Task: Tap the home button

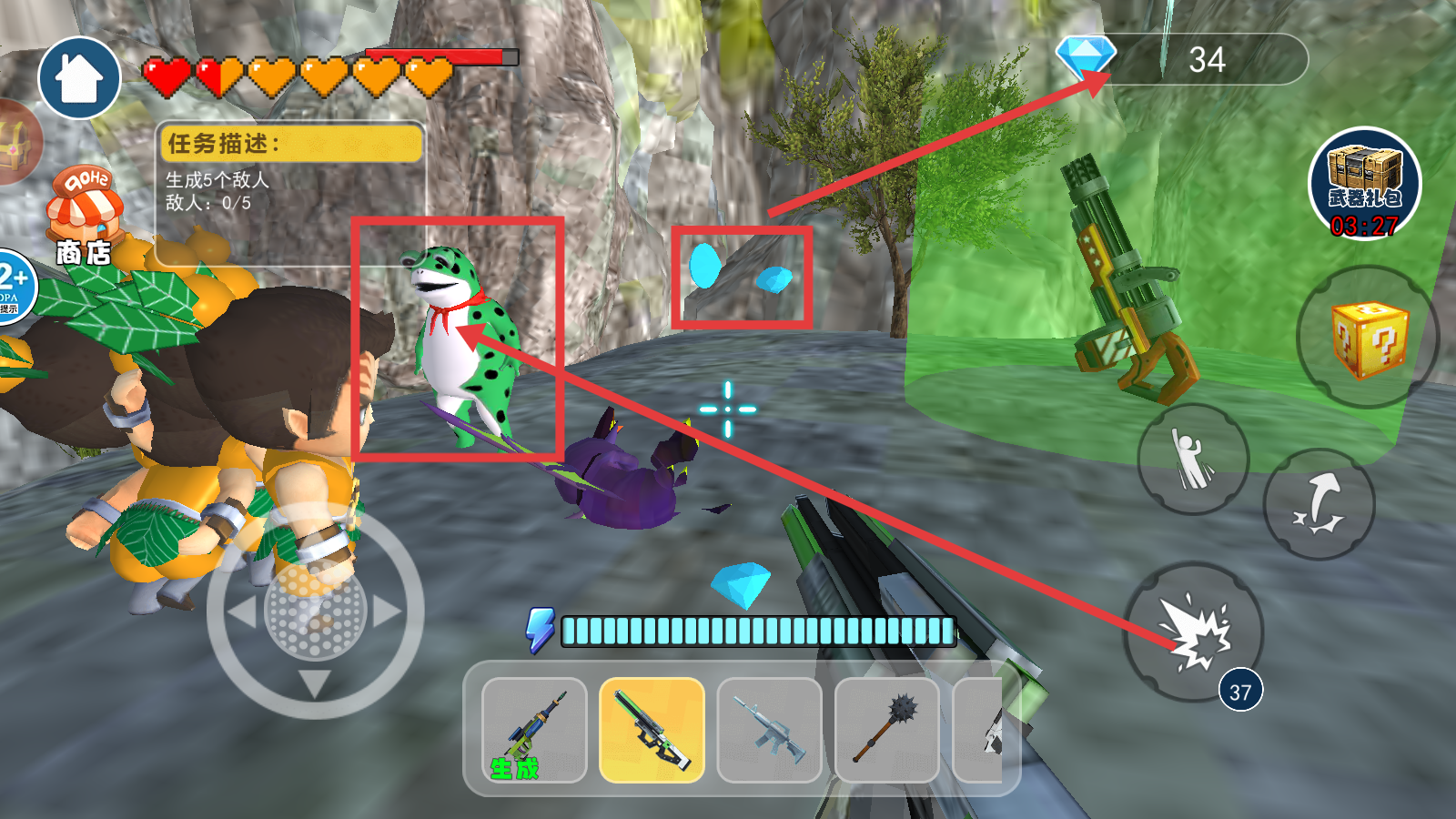Action: click(79, 79)
